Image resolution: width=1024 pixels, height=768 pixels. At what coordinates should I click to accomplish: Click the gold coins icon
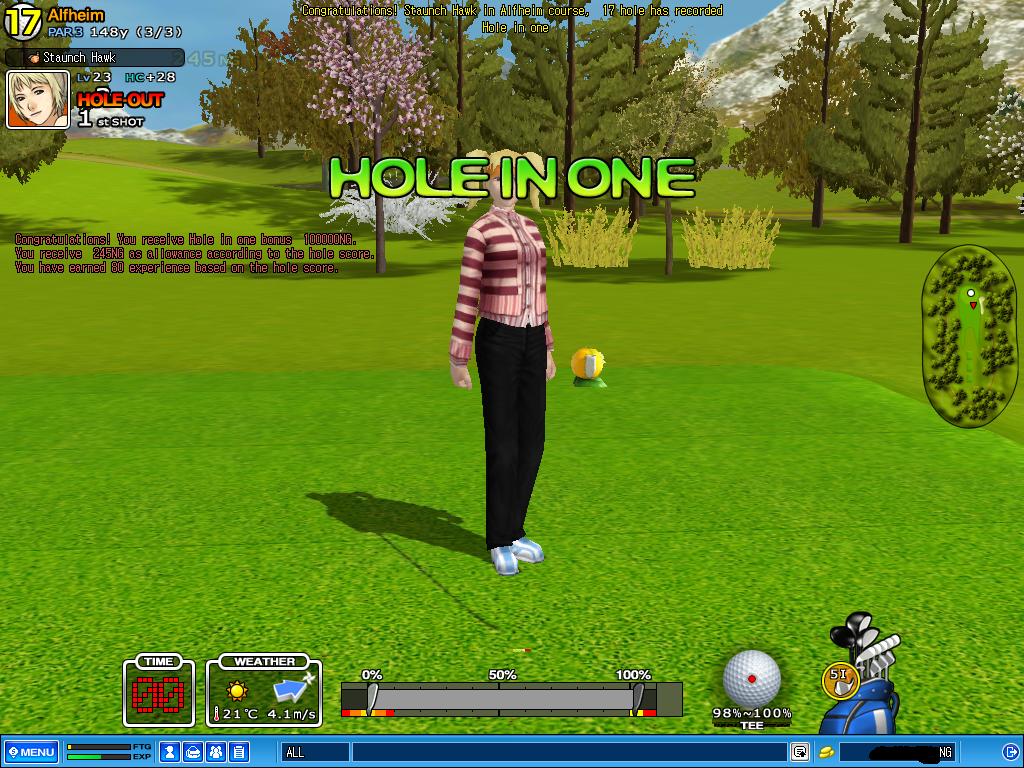[827, 752]
